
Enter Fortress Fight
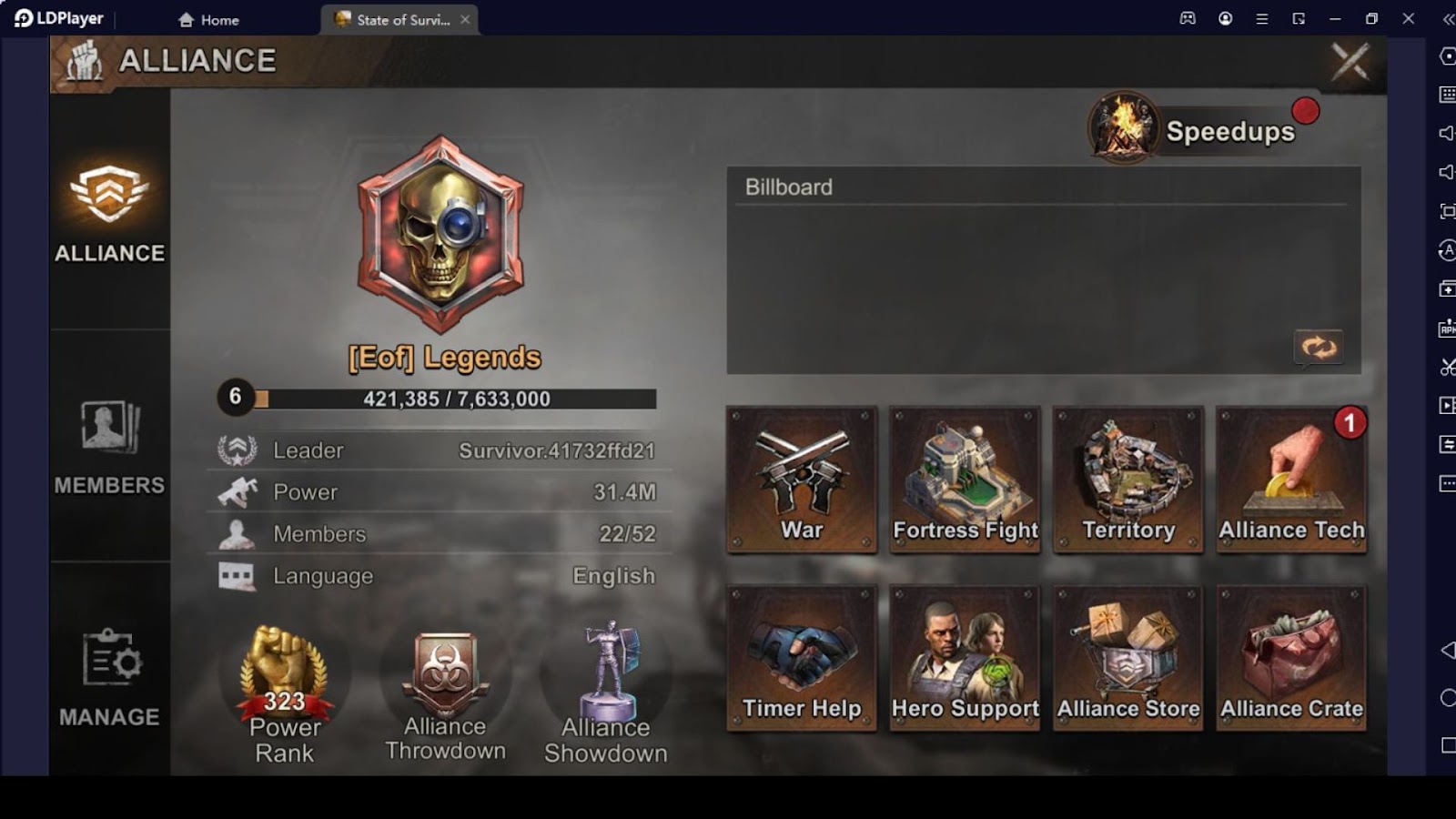[965, 480]
